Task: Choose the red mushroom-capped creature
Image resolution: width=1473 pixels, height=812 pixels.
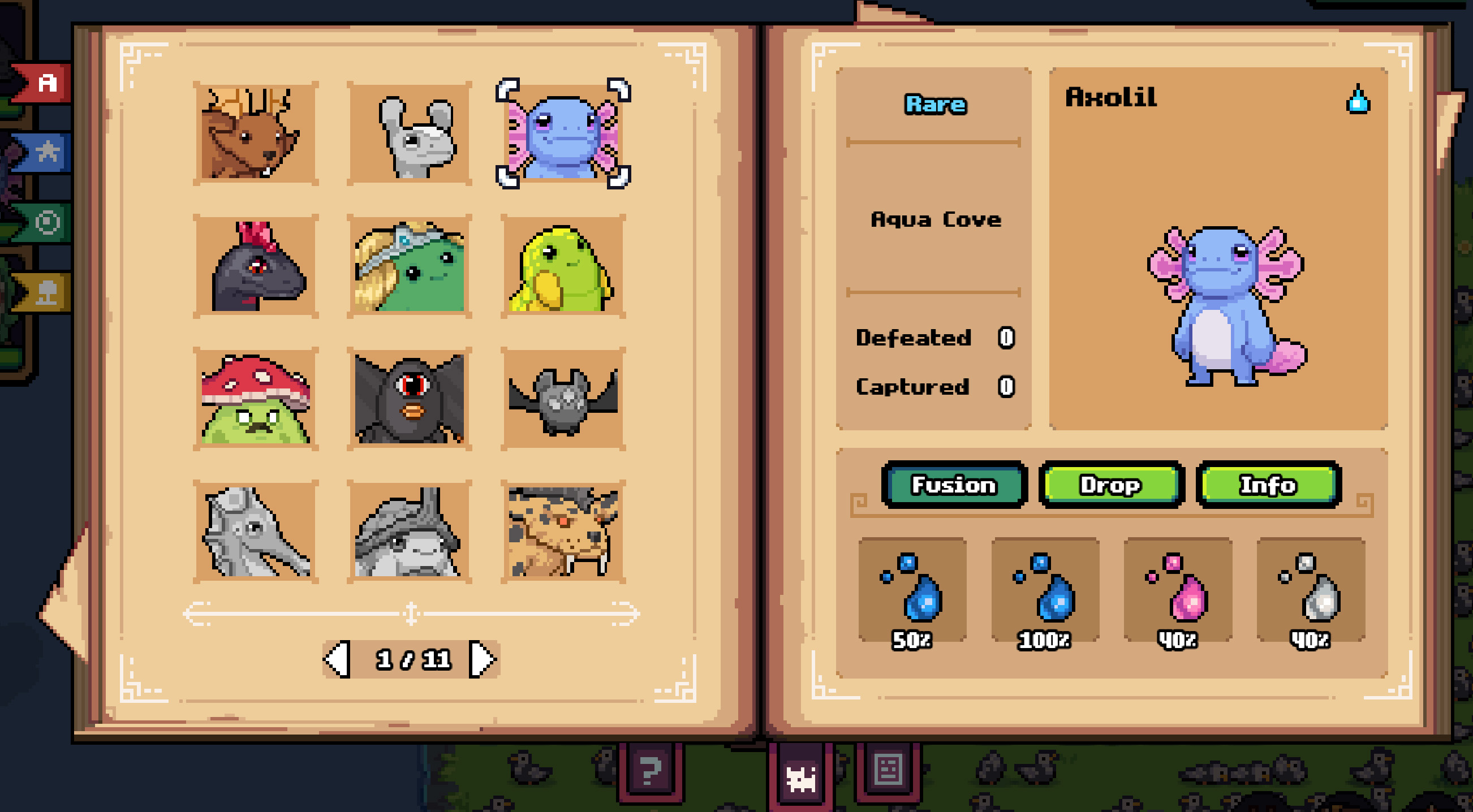Action: [x=255, y=399]
